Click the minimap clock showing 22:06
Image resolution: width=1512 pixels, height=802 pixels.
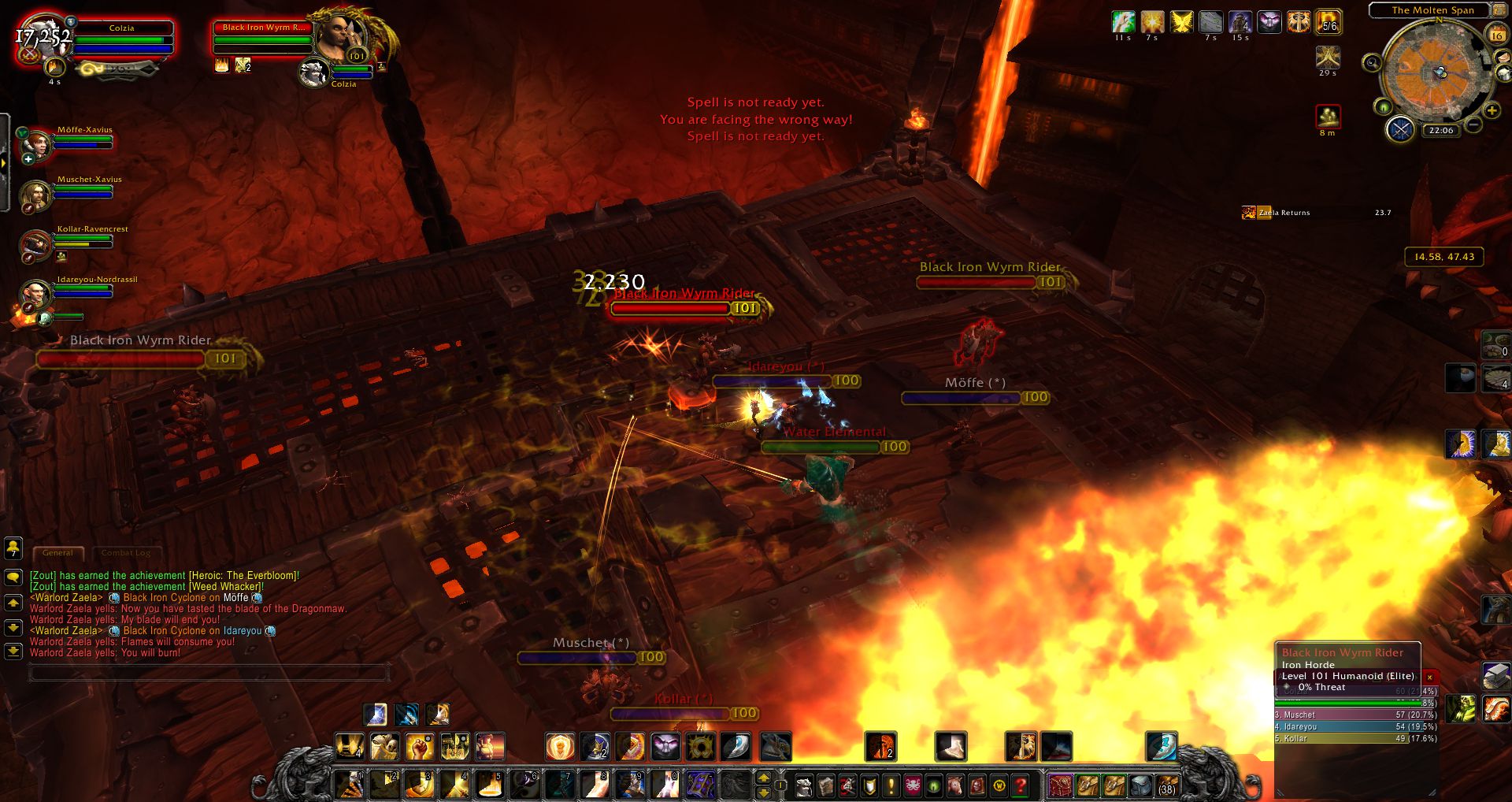tap(1441, 131)
